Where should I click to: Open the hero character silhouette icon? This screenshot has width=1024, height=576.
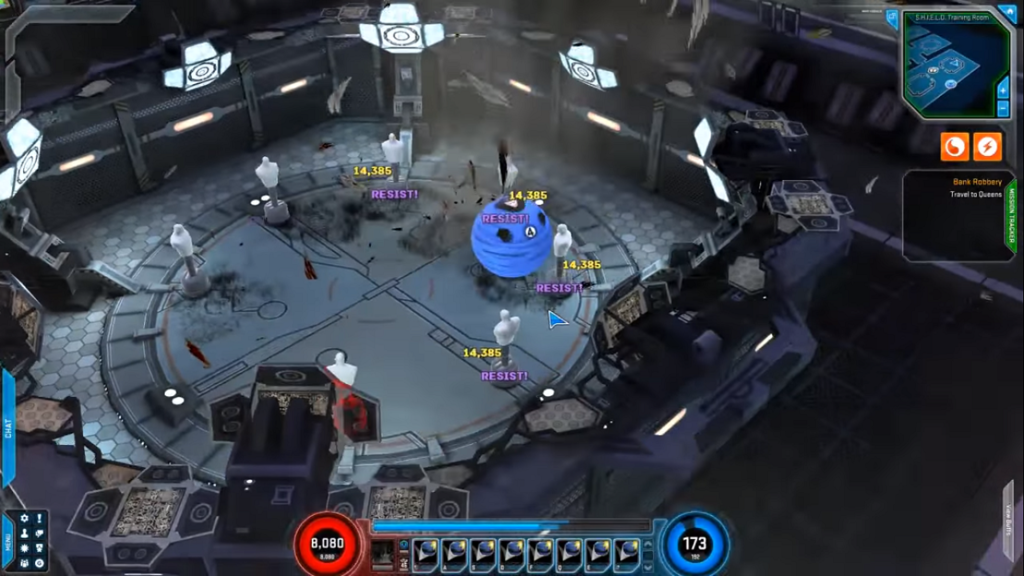coord(25,533)
